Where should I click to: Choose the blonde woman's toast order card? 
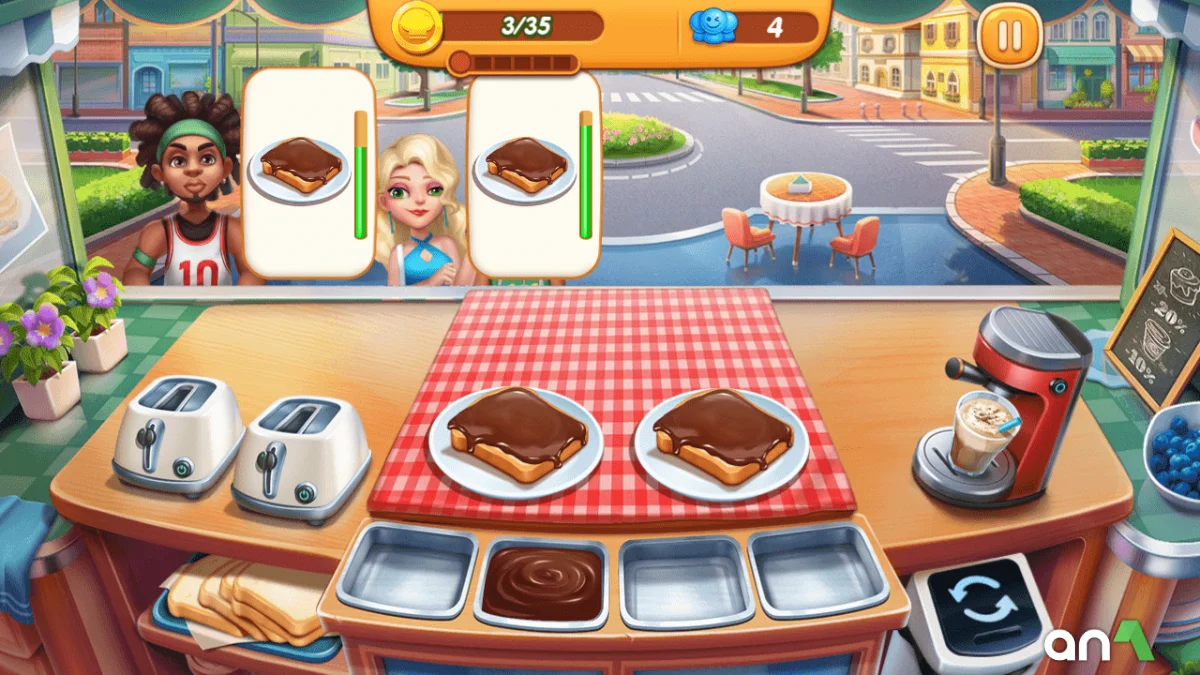point(533,172)
